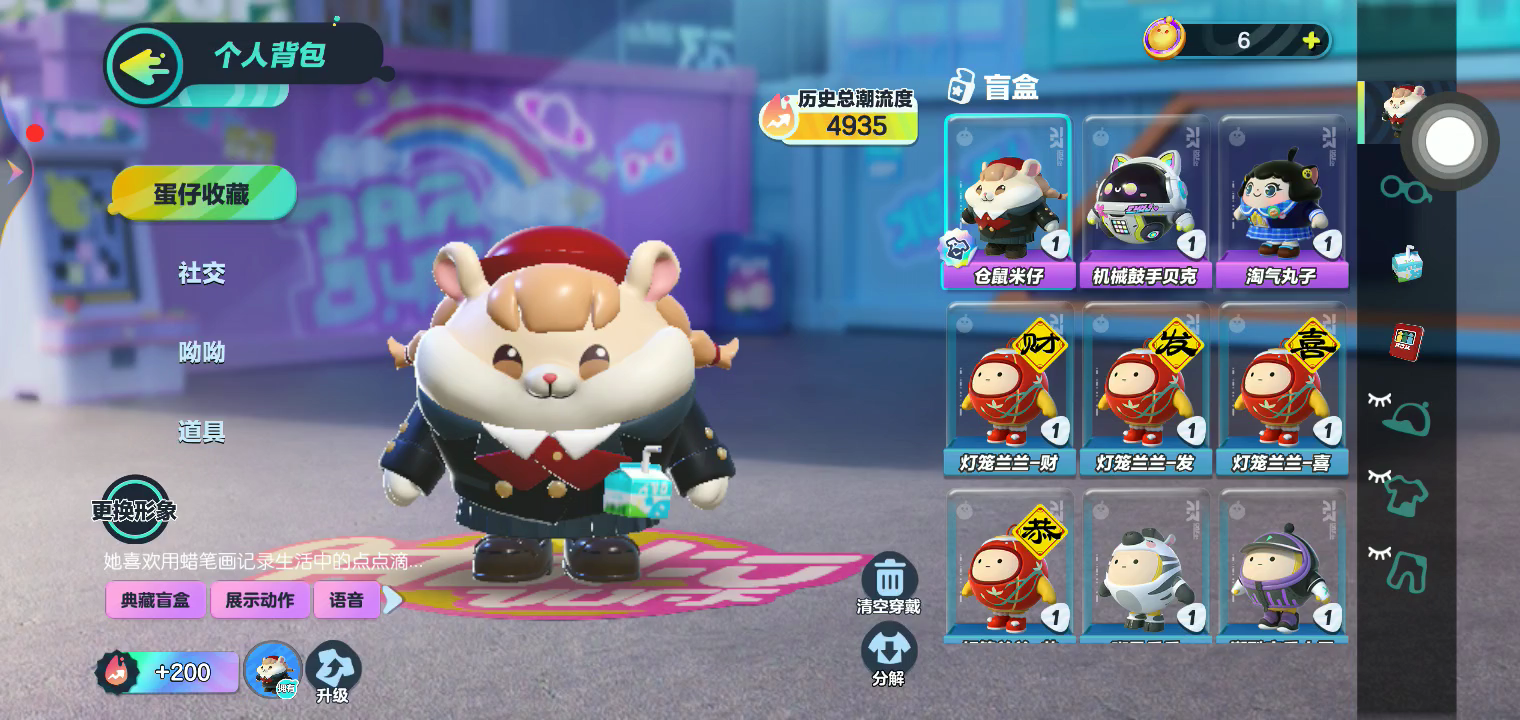Select the 灯笼兰兰-发 skin card

pyautogui.click(x=1145, y=390)
